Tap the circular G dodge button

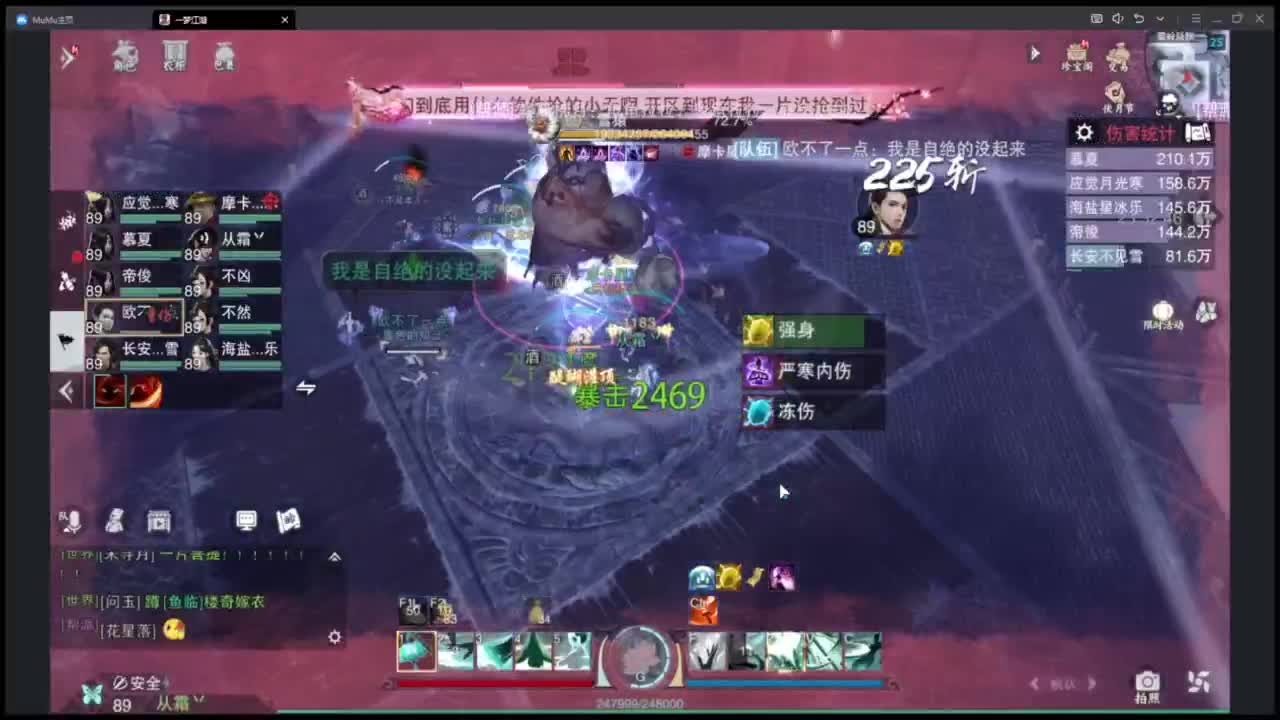[x=637, y=655]
